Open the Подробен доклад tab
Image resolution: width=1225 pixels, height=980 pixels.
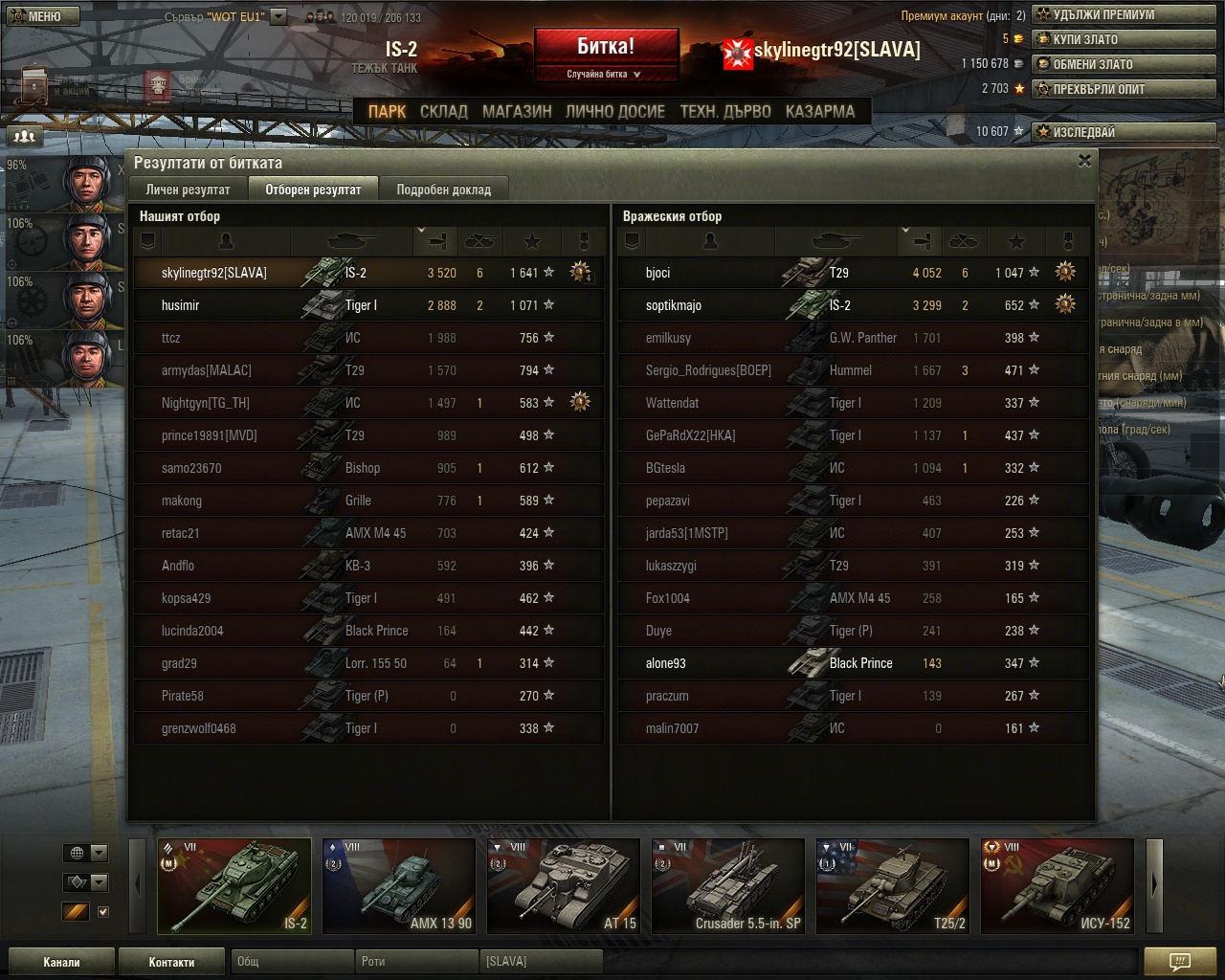[x=443, y=189]
